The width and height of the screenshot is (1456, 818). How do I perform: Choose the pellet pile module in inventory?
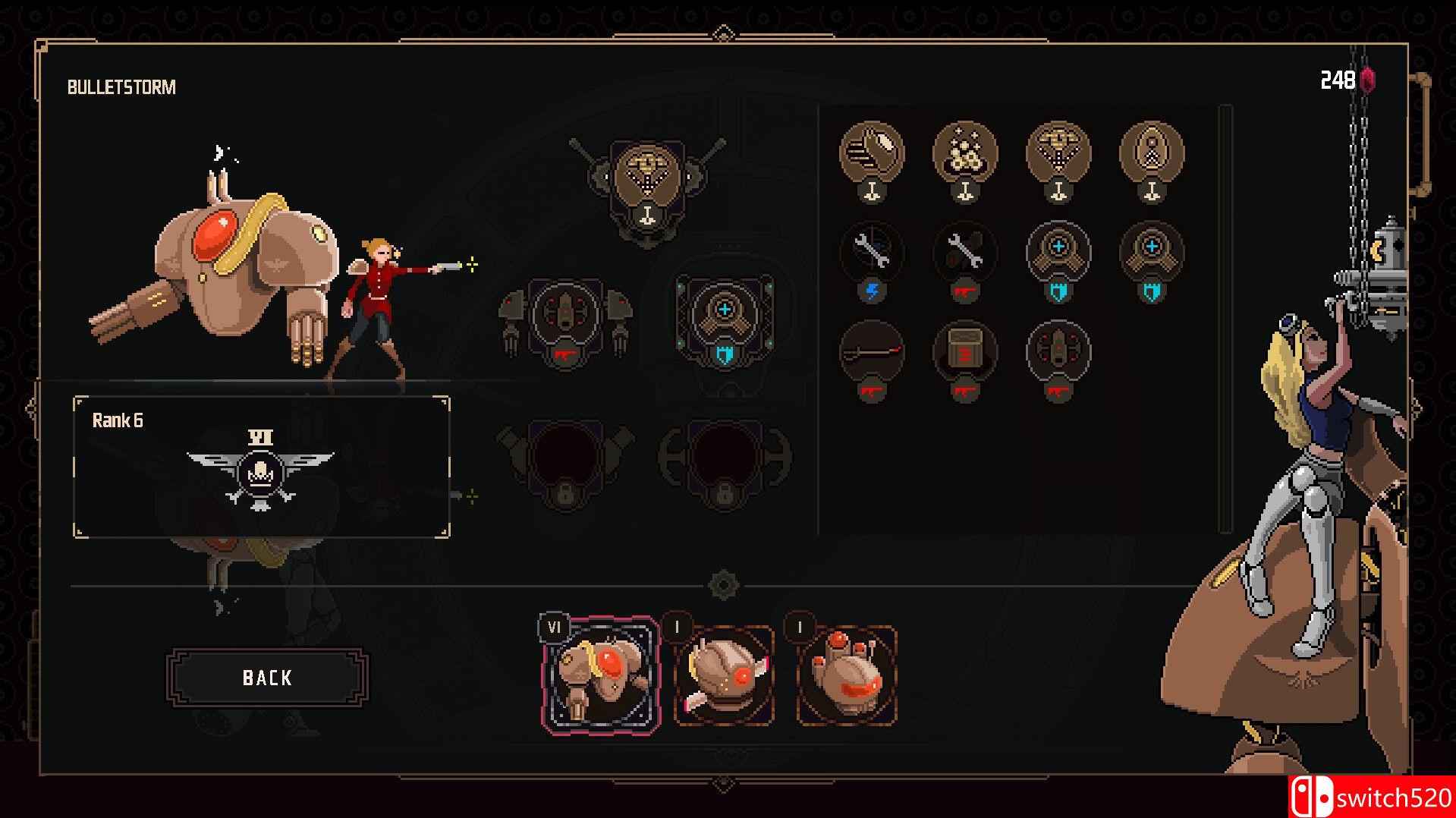tap(965, 154)
